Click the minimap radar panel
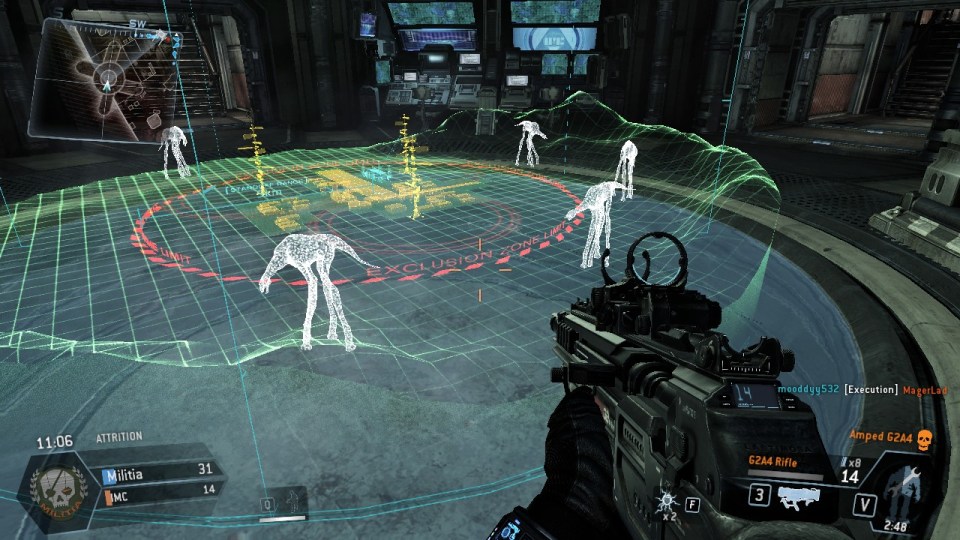This screenshot has width=960, height=540. point(103,80)
